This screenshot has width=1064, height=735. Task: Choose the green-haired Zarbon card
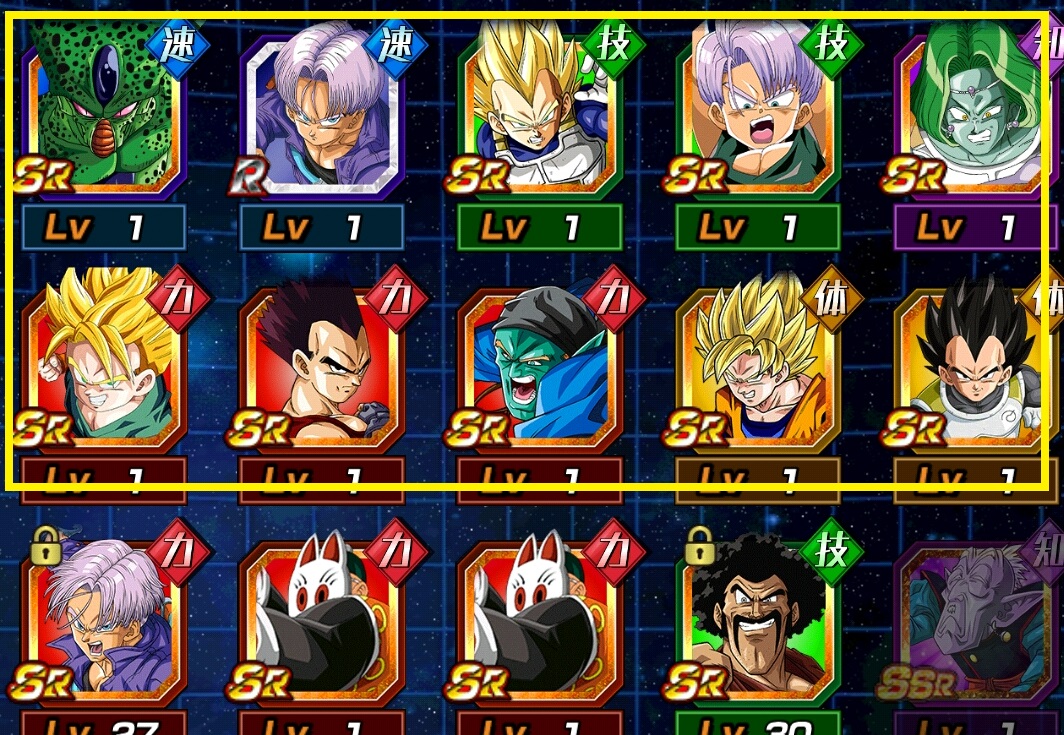[x=976, y=110]
